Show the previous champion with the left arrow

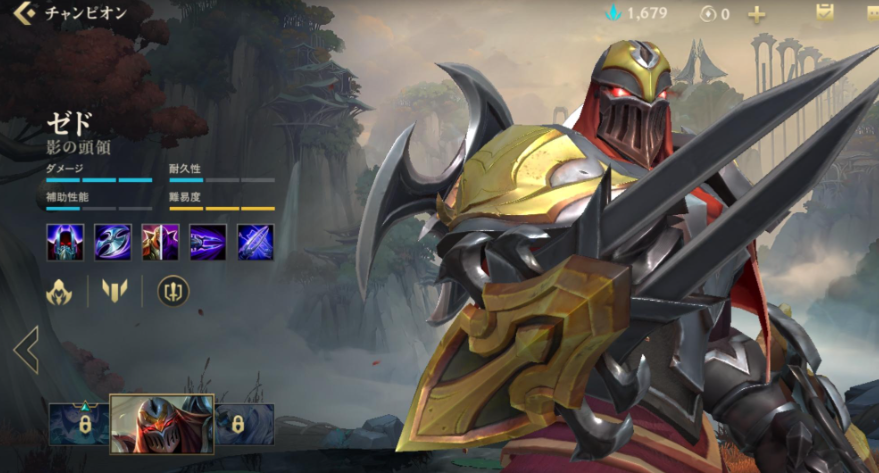coord(26,349)
